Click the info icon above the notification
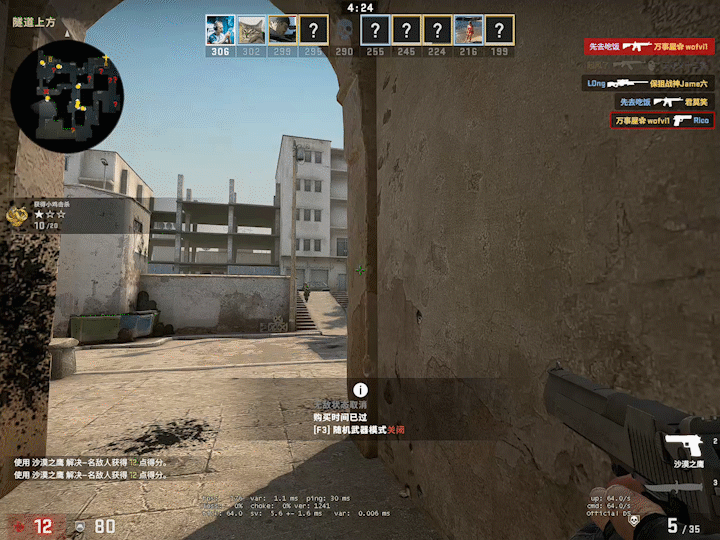 tap(360, 391)
